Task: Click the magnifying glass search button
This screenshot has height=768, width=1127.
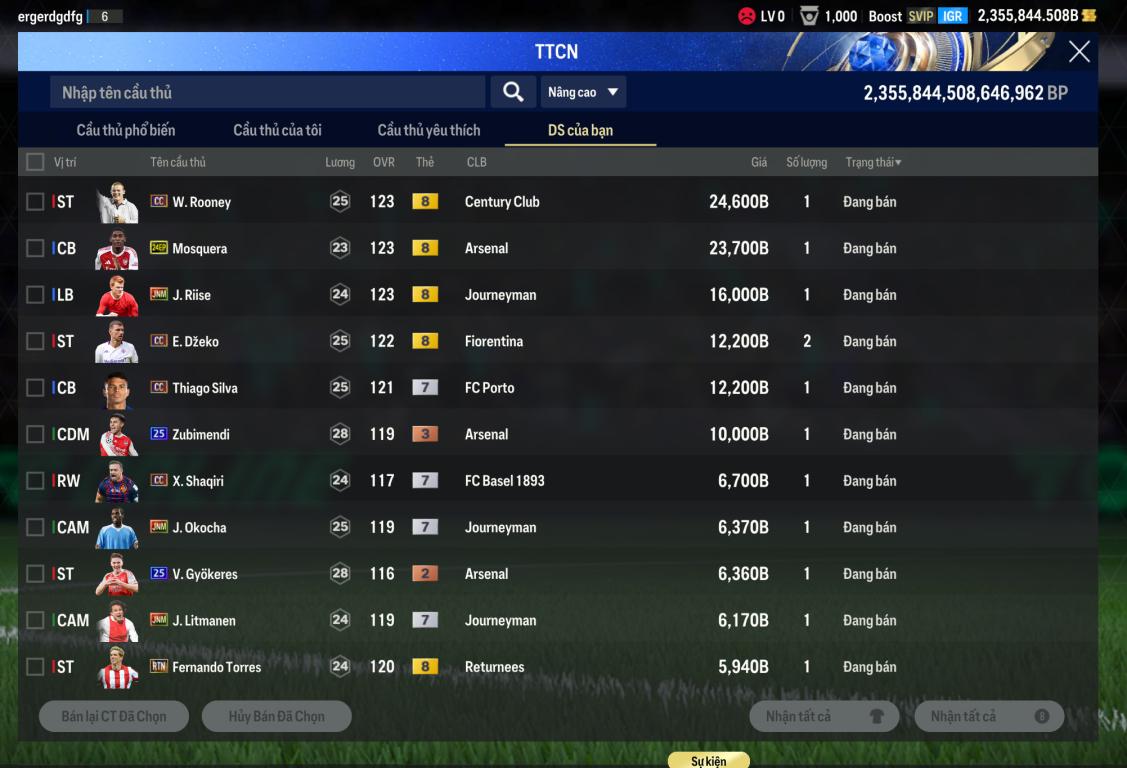Action: (513, 92)
